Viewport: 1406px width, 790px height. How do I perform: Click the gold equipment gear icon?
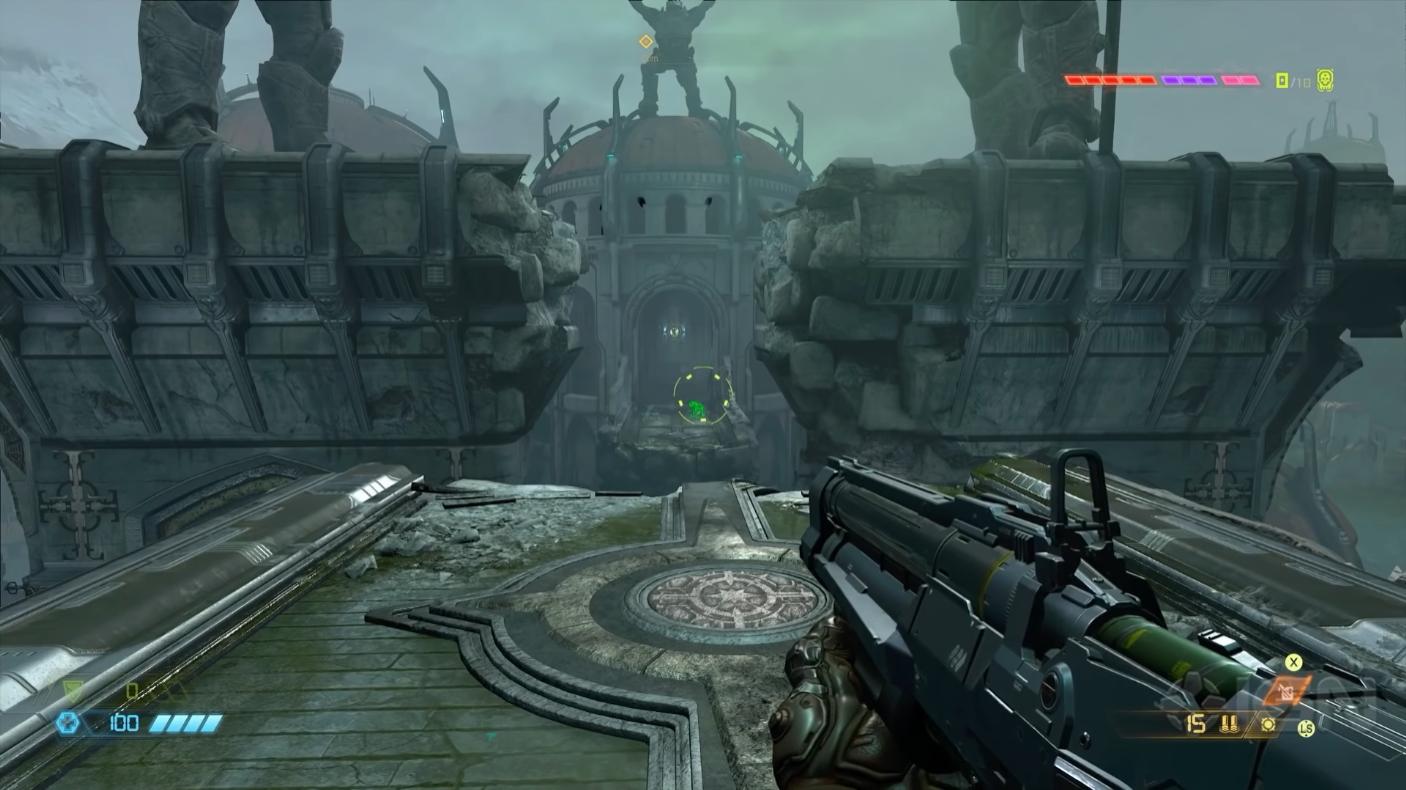click(1268, 724)
